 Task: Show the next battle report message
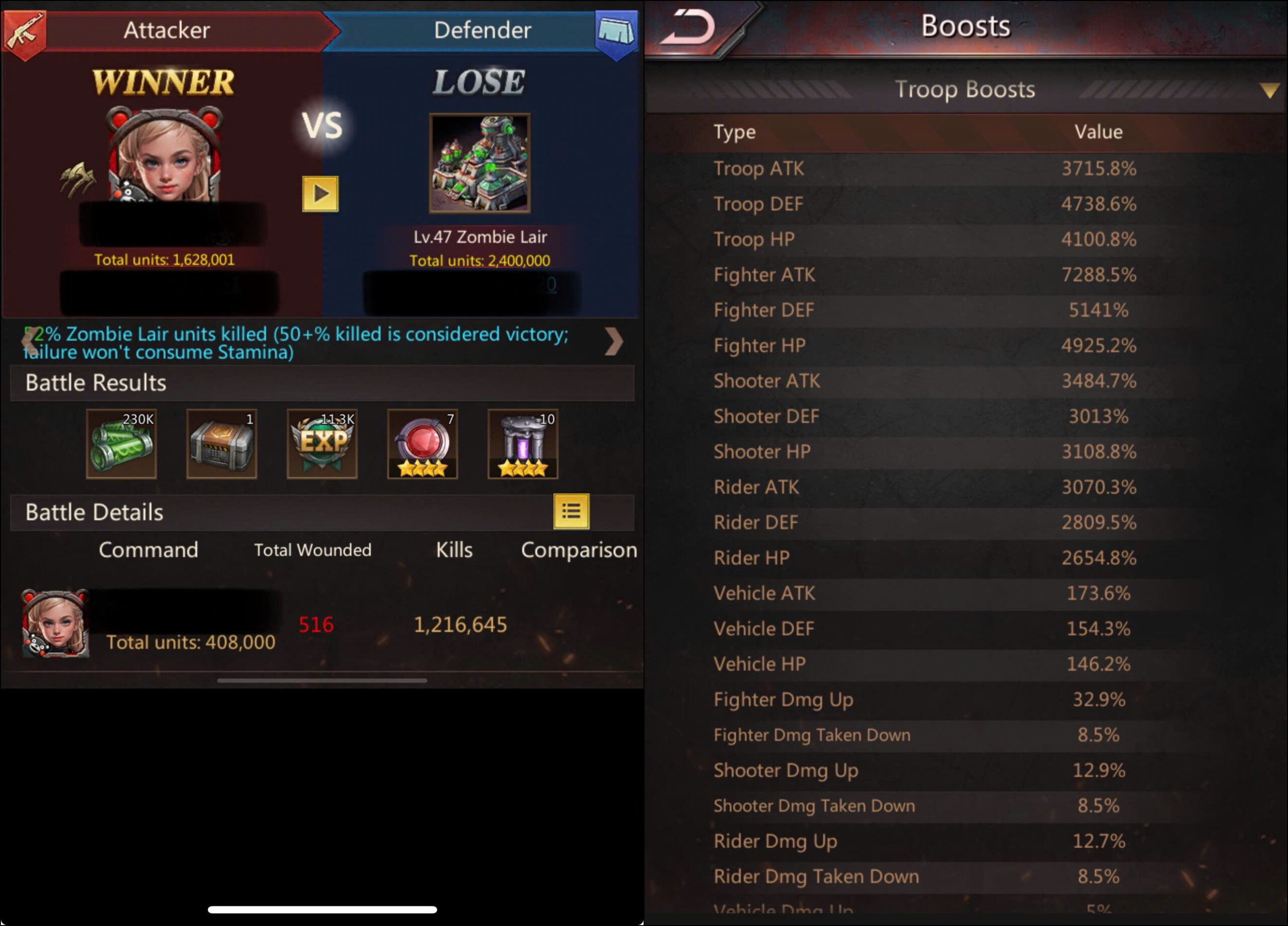pyautogui.click(x=613, y=341)
